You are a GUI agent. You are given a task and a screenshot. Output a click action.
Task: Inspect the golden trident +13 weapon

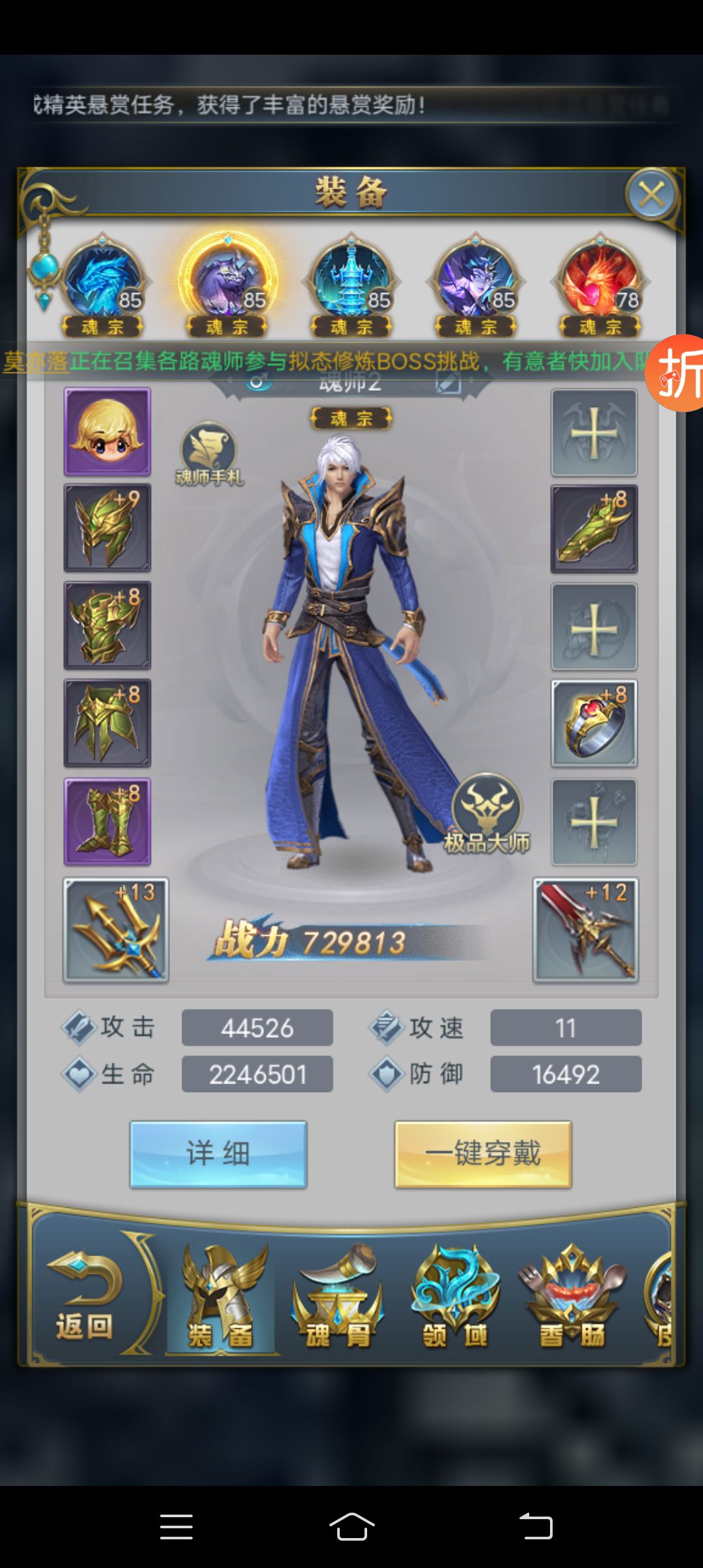coord(116,930)
